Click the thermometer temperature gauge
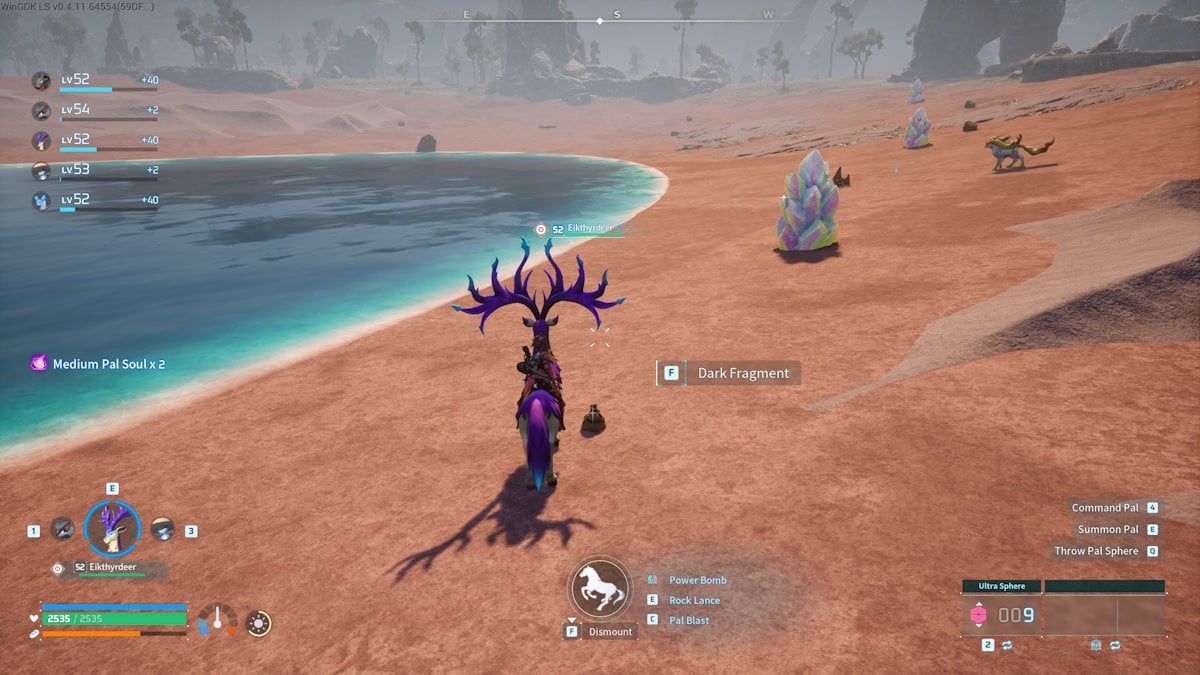Image resolution: width=1200 pixels, height=675 pixels. coord(217,621)
